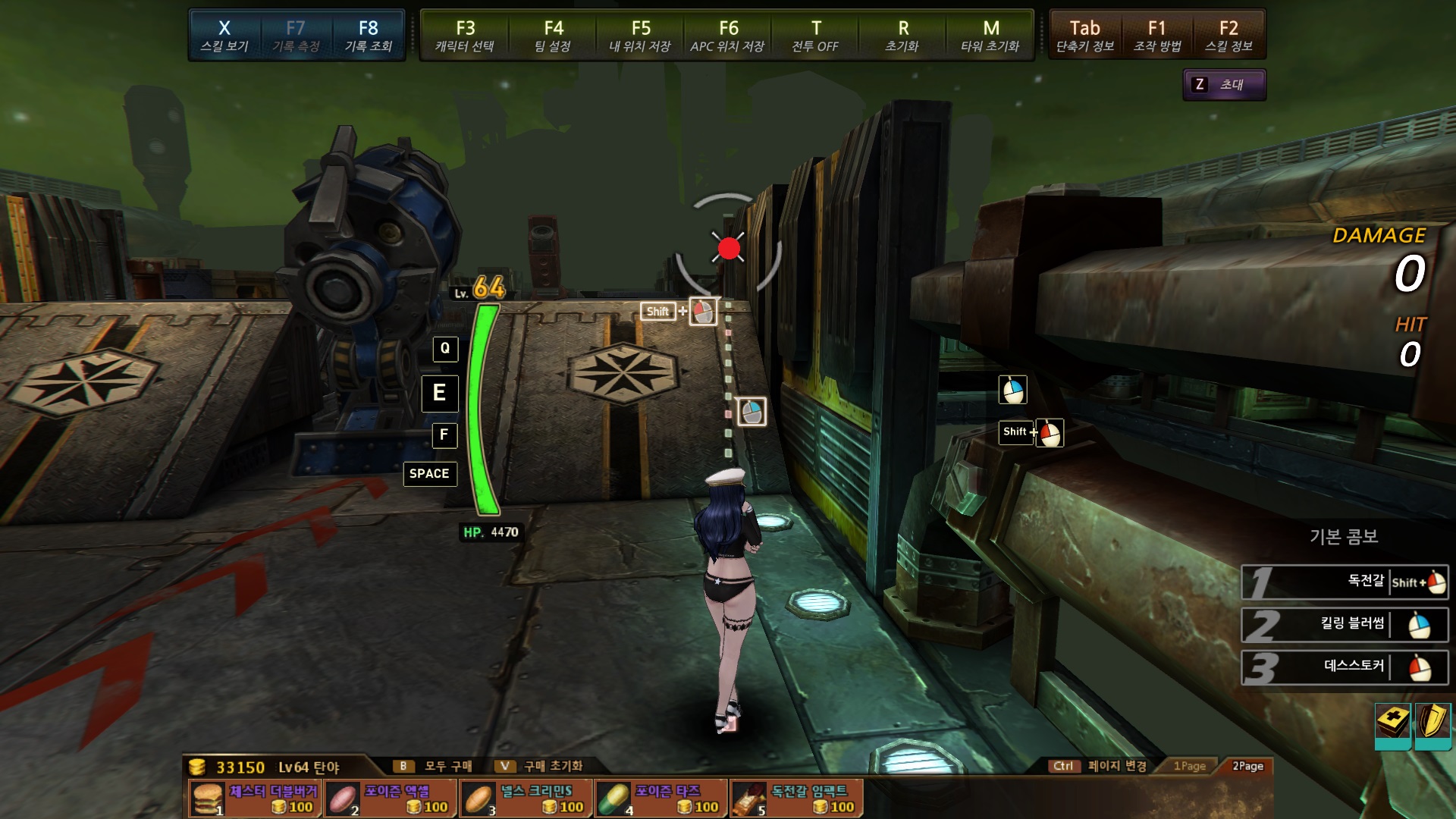Show the 조작 방법 controls guide
Image resolution: width=1456 pixels, height=819 pixels.
pyautogui.click(x=1157, y=36)
